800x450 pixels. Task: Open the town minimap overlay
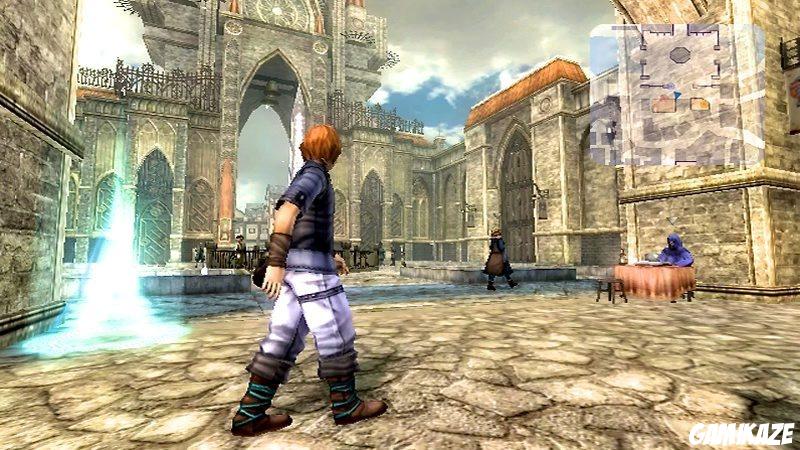(x=676, y=93)
